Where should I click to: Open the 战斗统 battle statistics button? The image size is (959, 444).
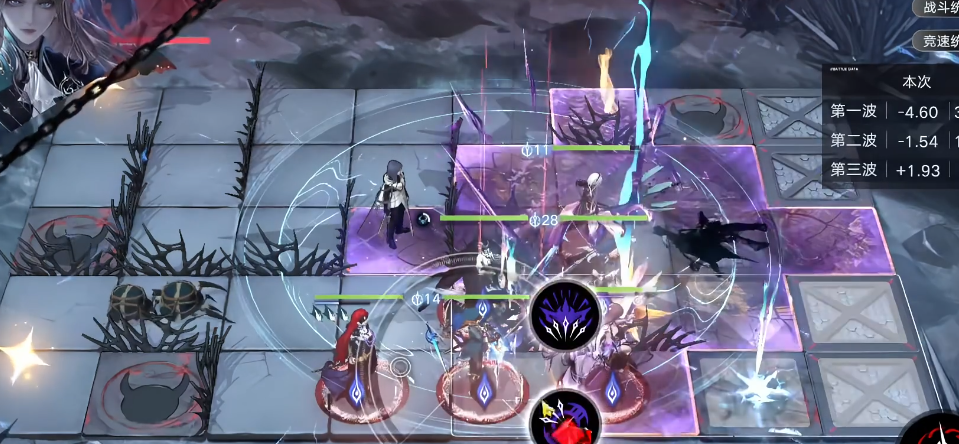[x=938, y=8]
